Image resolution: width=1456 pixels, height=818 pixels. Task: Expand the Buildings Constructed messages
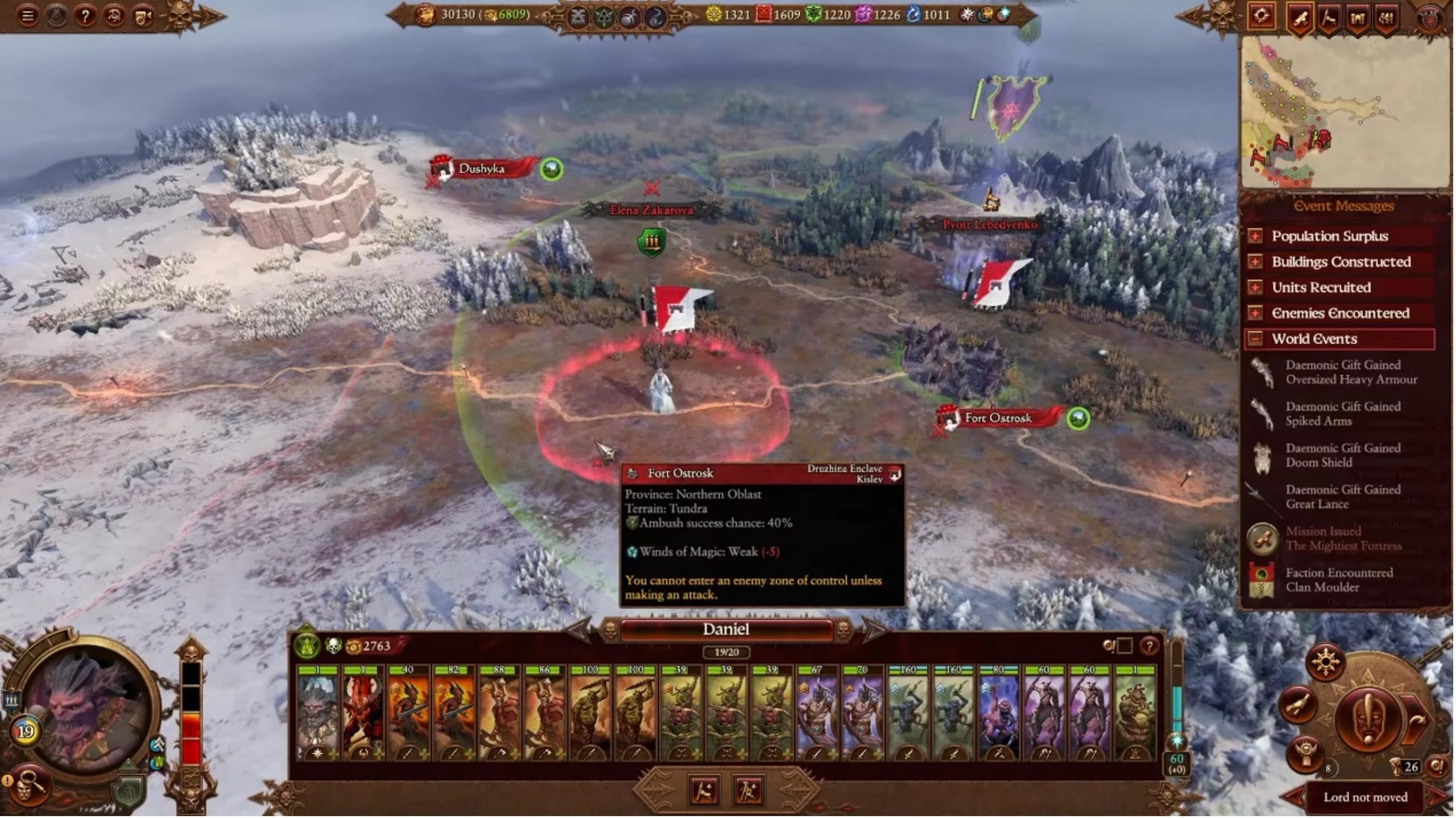[1255, 261]
